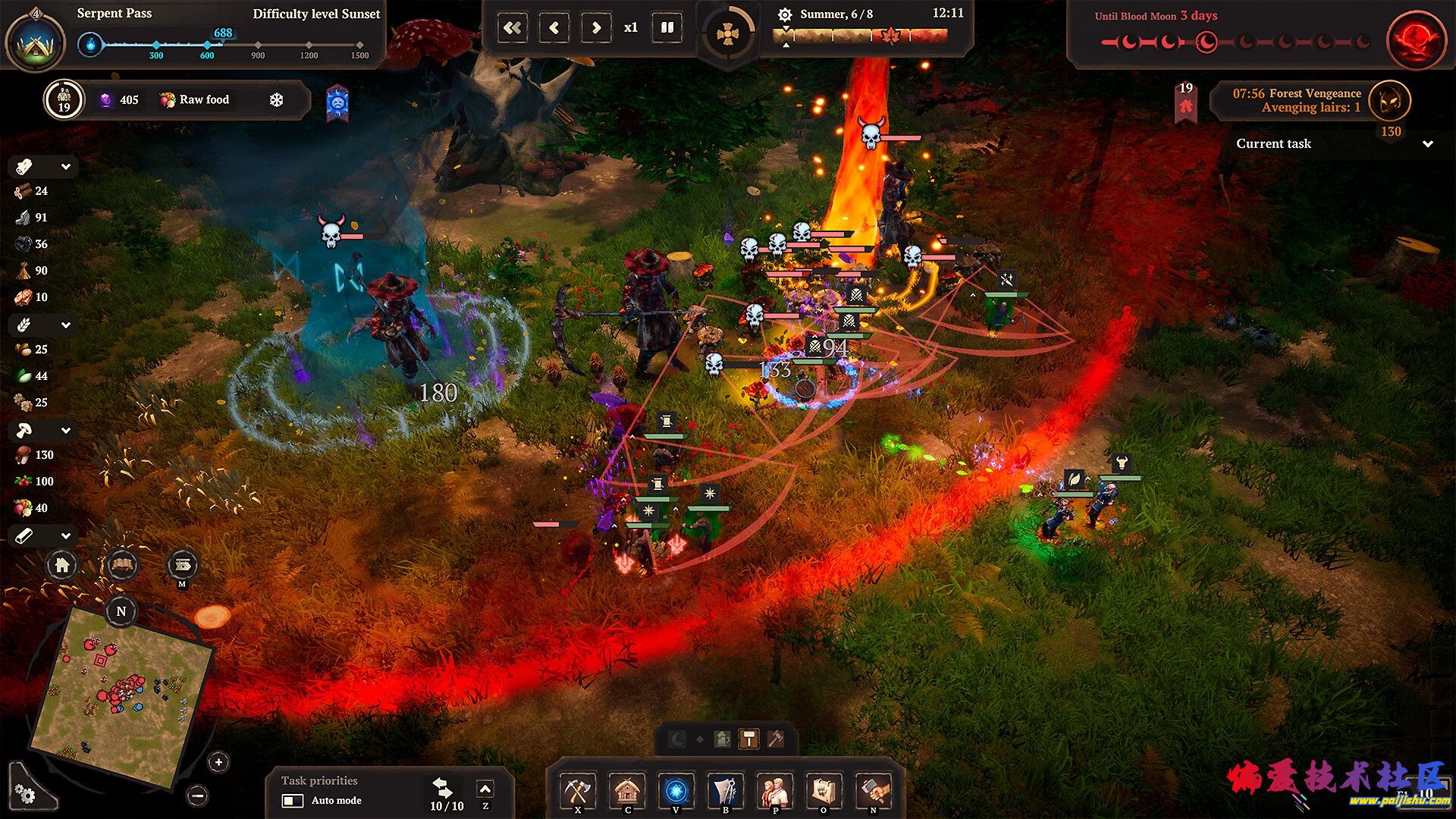This screenshot has width=1456, height=819.
Task: Decrease game speed with the left arrow
Action: 554,28
